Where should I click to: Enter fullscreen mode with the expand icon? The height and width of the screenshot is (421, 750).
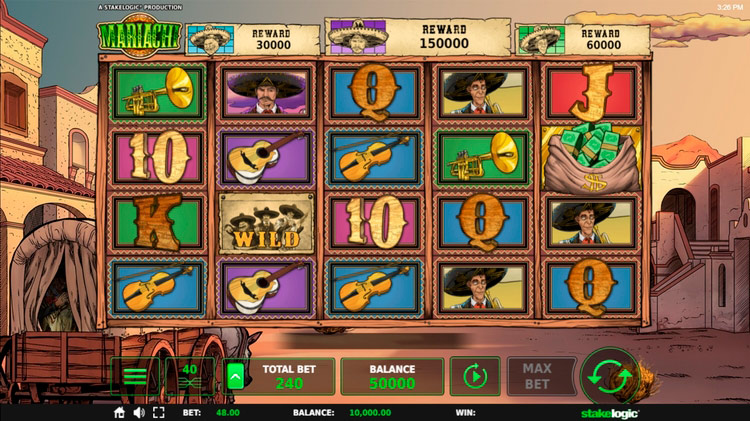click(158, 412)
